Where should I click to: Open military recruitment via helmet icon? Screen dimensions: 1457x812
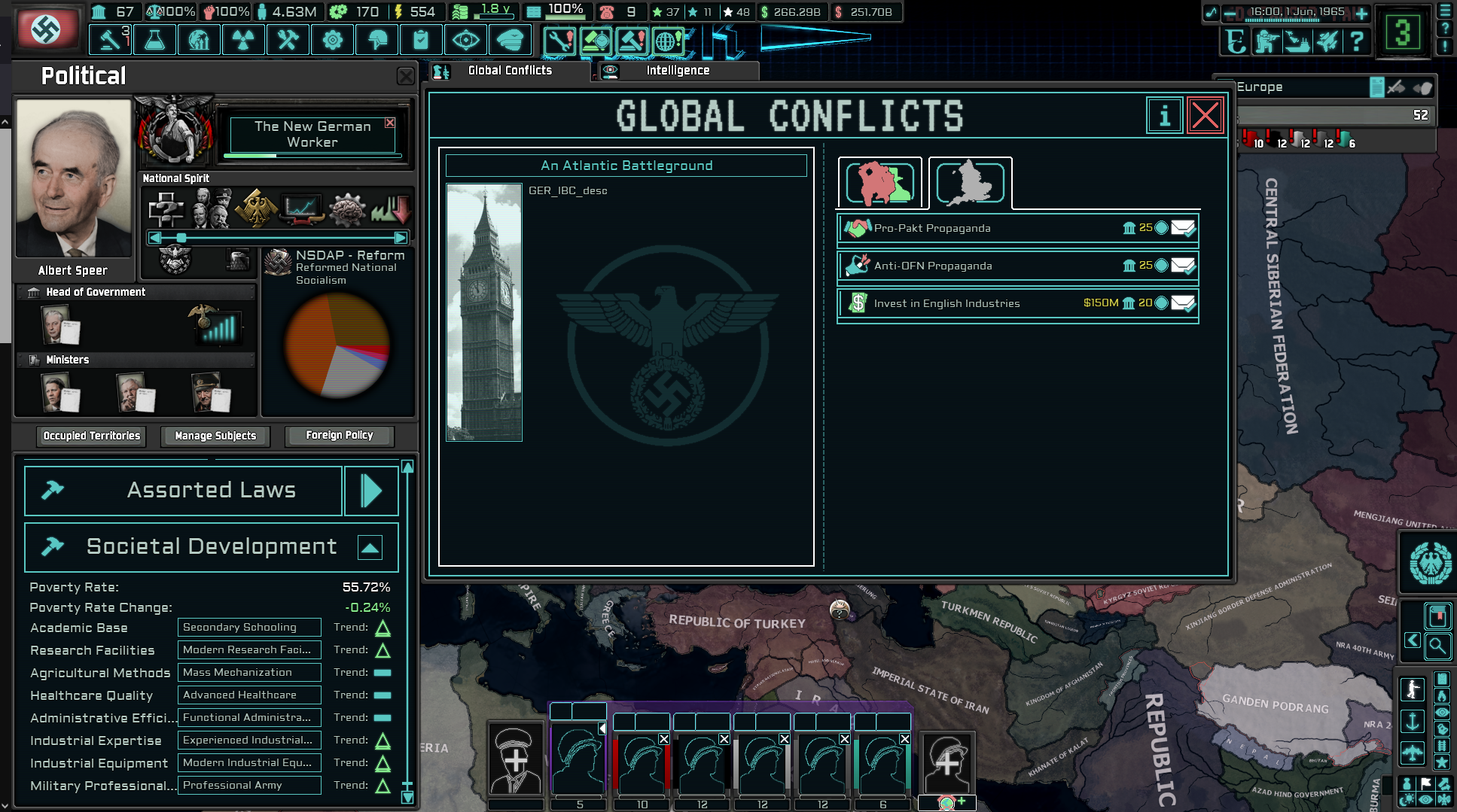pos(377,39)
